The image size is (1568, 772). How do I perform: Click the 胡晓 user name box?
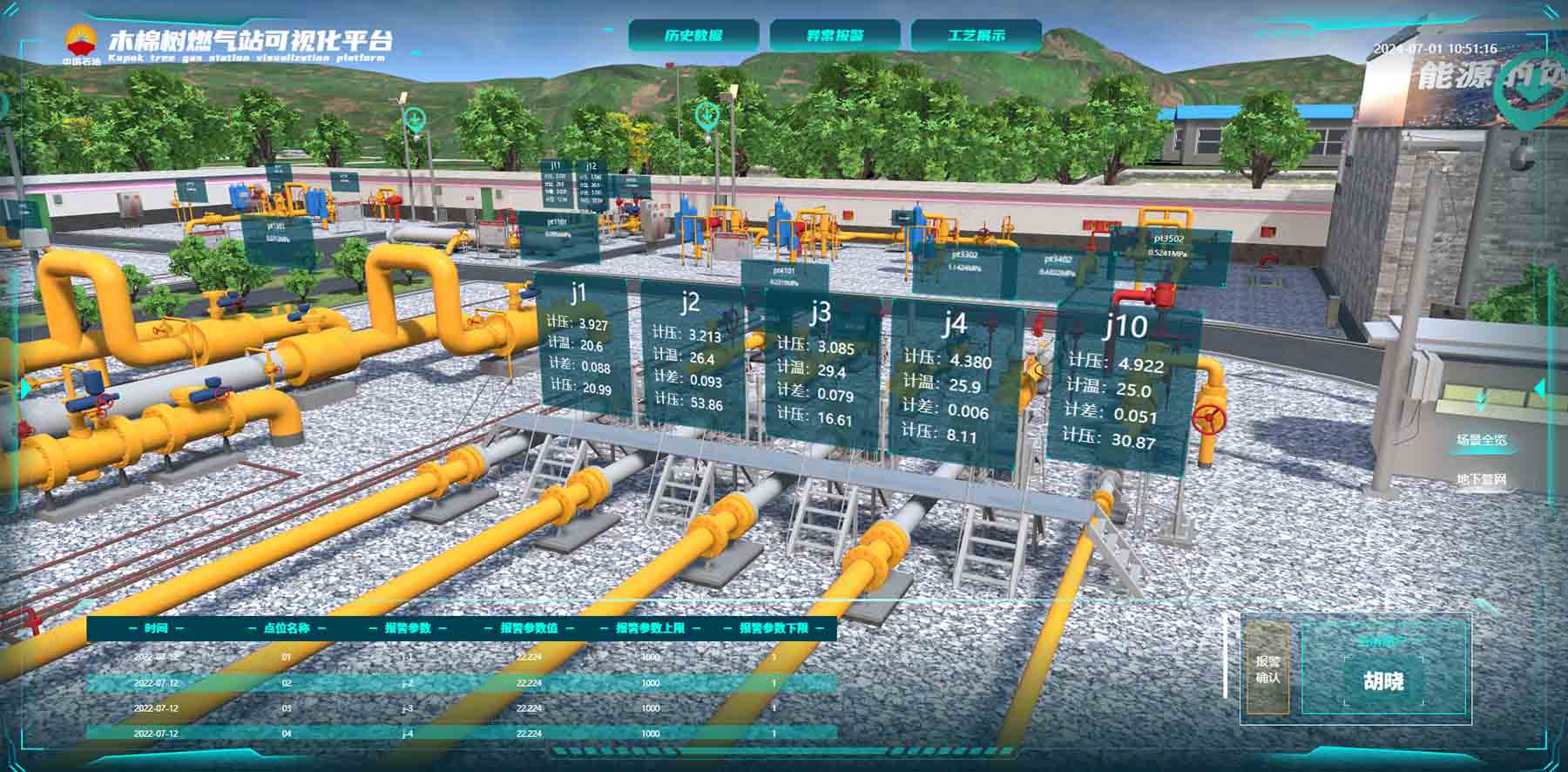click(1383, 681)
